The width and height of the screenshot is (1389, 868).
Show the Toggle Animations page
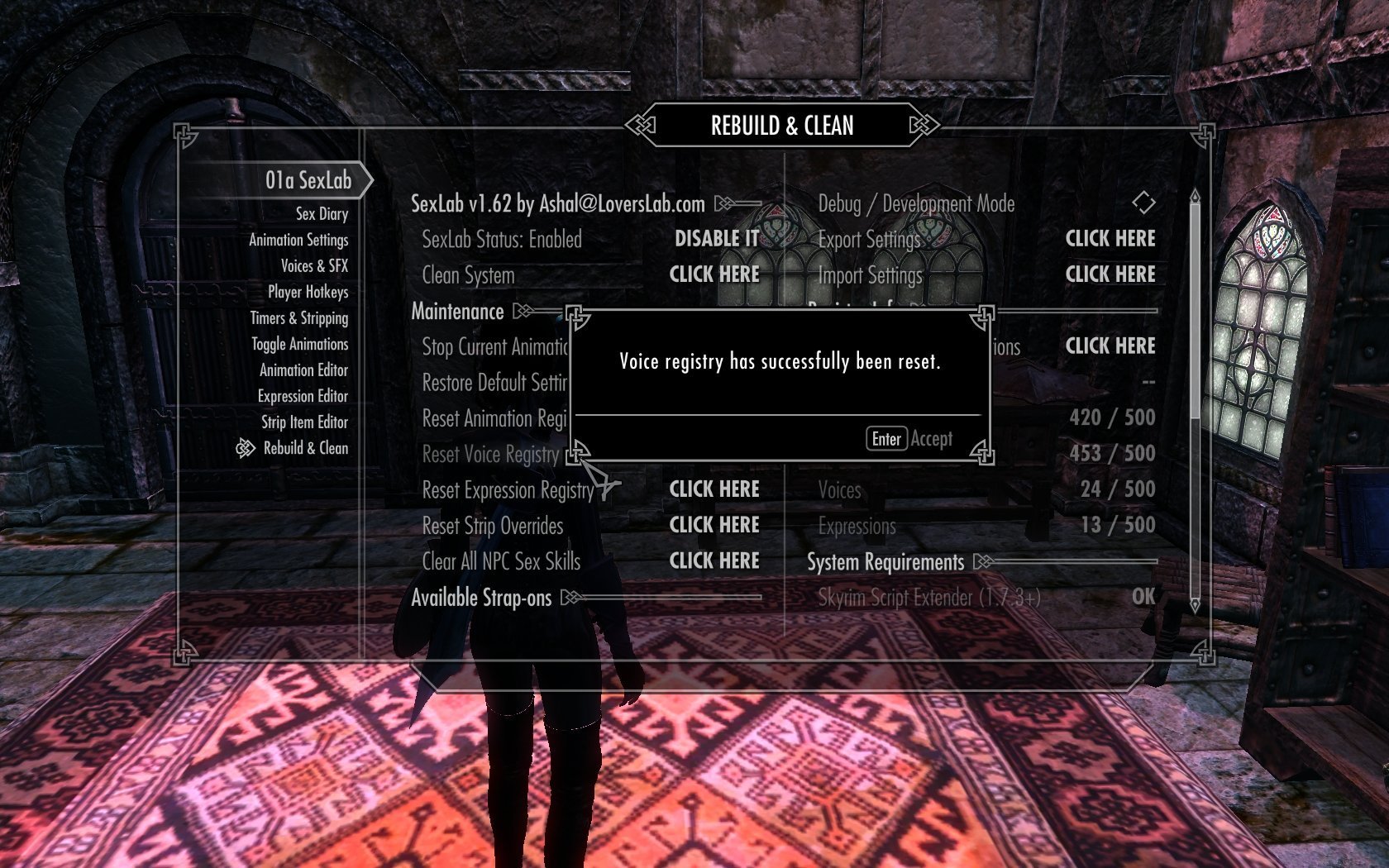point(299,344)
